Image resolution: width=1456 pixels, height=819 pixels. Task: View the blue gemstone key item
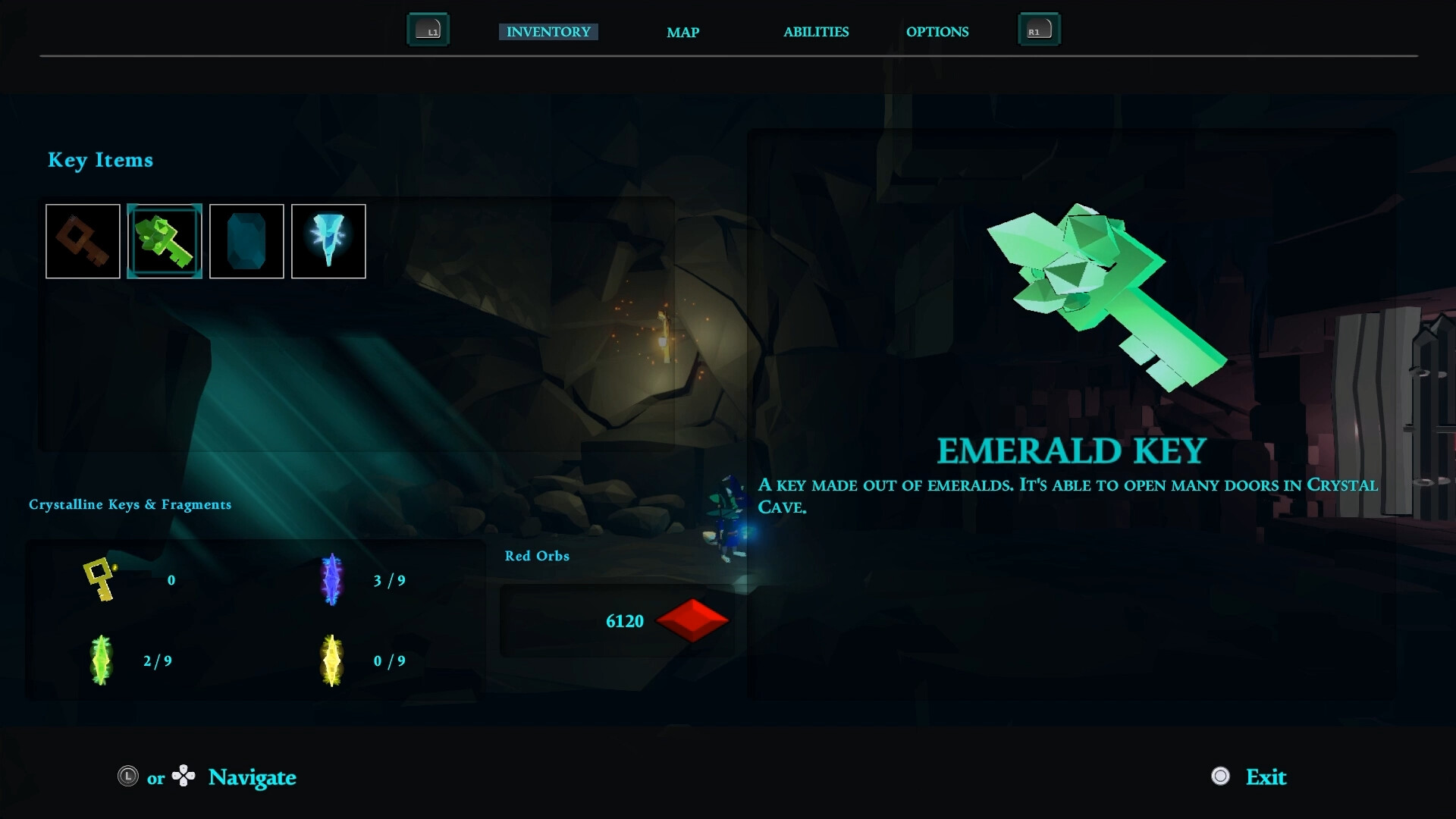[x=246, y=241]
